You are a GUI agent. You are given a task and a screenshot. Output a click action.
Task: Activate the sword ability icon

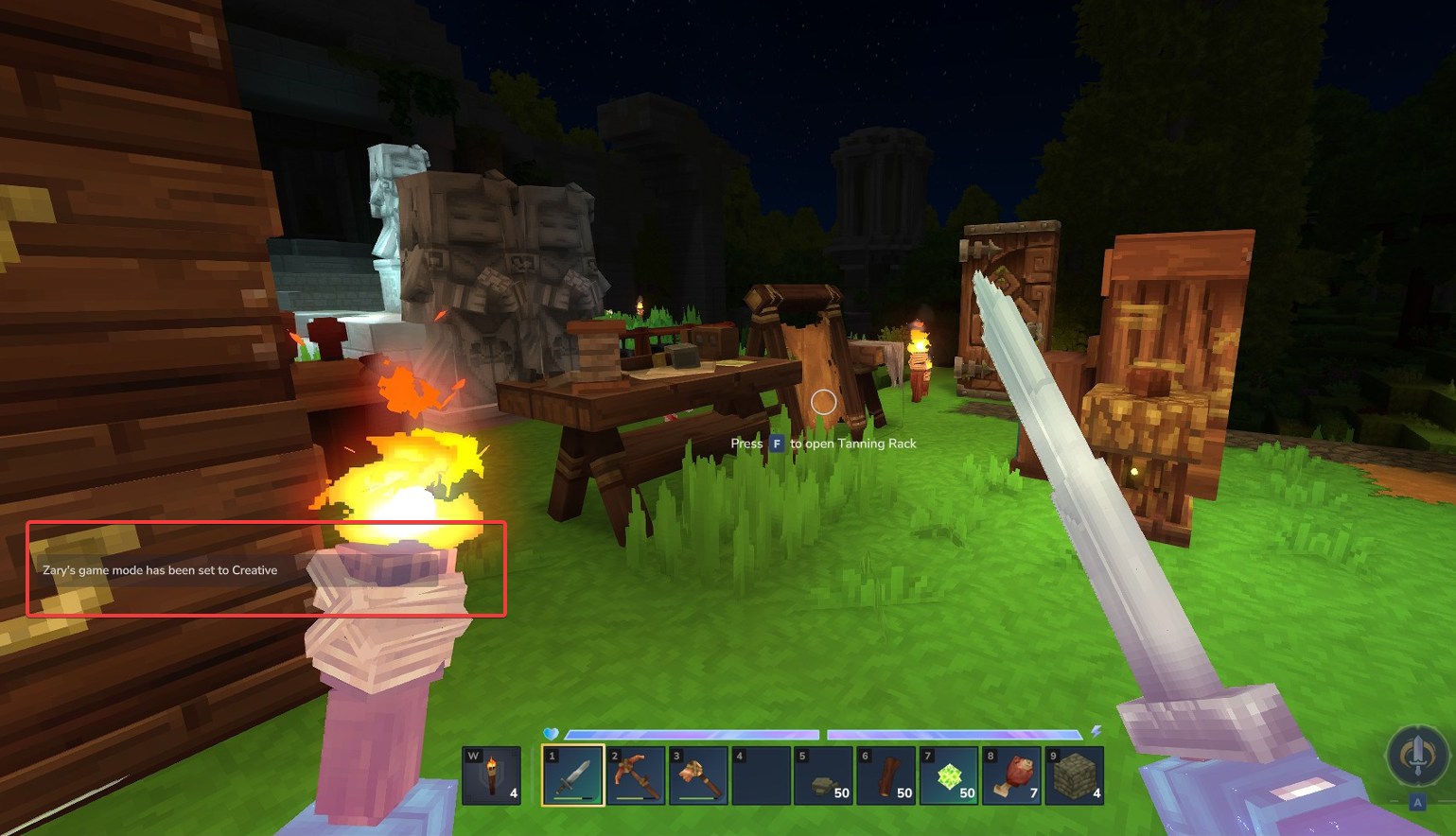point(1416,756)
